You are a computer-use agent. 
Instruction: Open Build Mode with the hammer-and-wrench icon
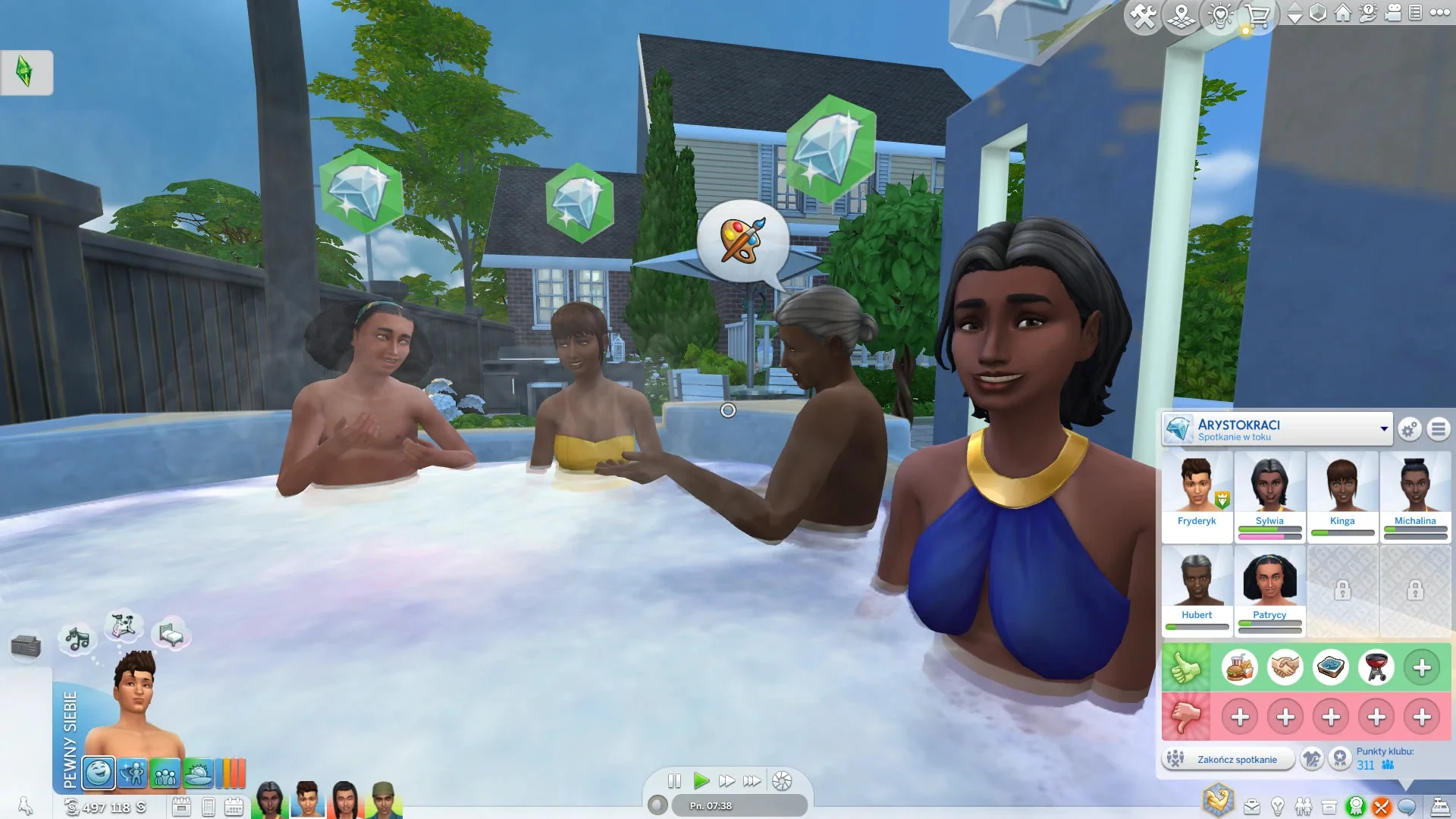point(1142,14)
